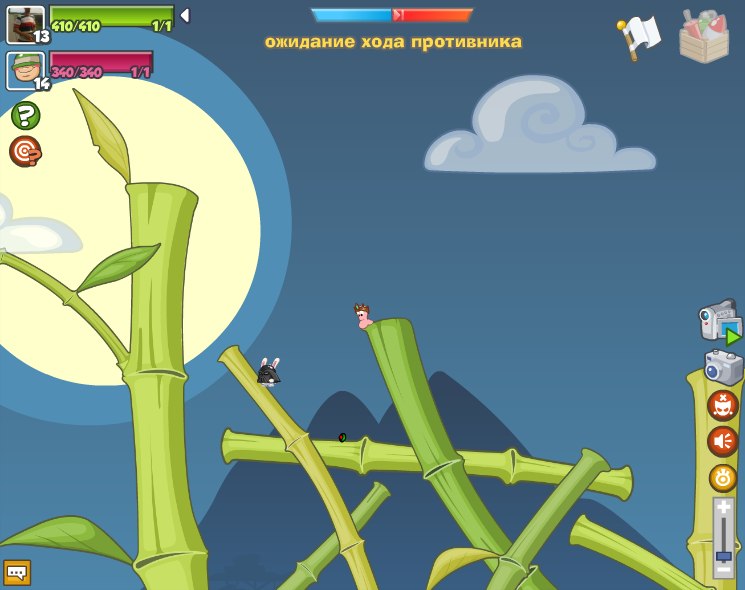Take a screenshot with the photo camera
Viewport: 745px width, 590px height.
723,367
